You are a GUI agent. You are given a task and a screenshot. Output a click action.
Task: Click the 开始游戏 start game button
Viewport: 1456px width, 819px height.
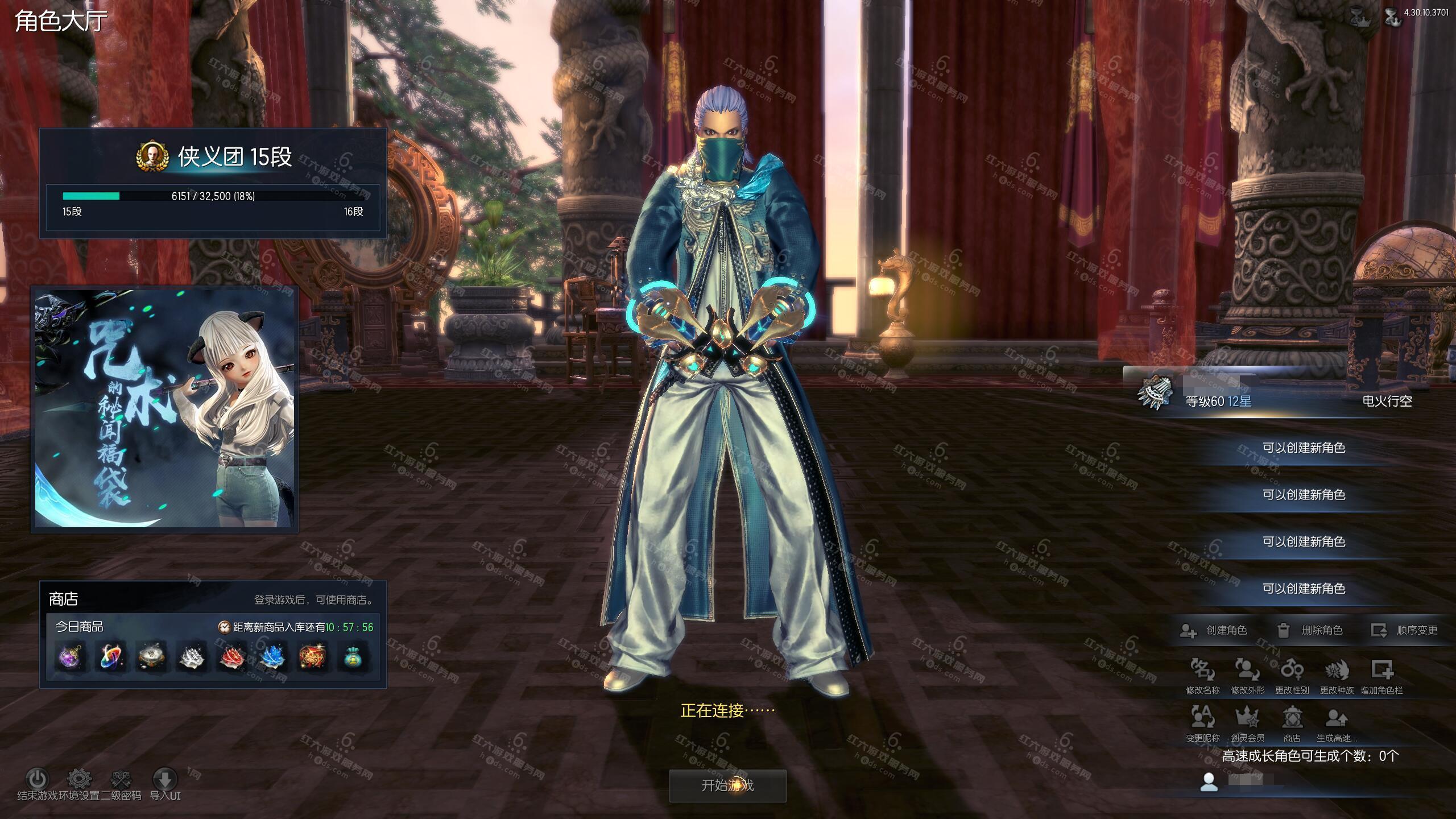[x=727, y=785]
